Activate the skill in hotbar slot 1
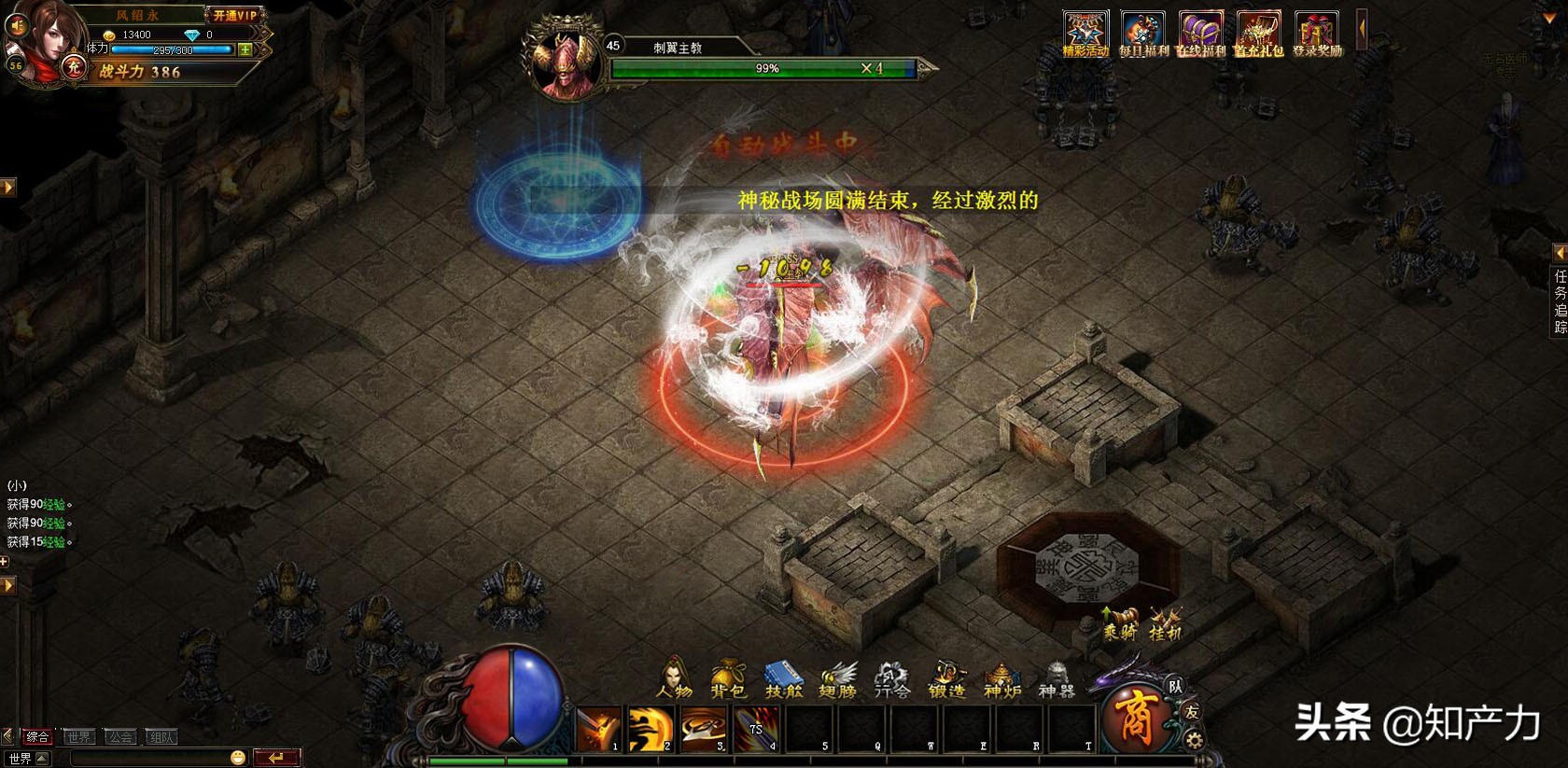1568x768 pixels. coord(597,728)
